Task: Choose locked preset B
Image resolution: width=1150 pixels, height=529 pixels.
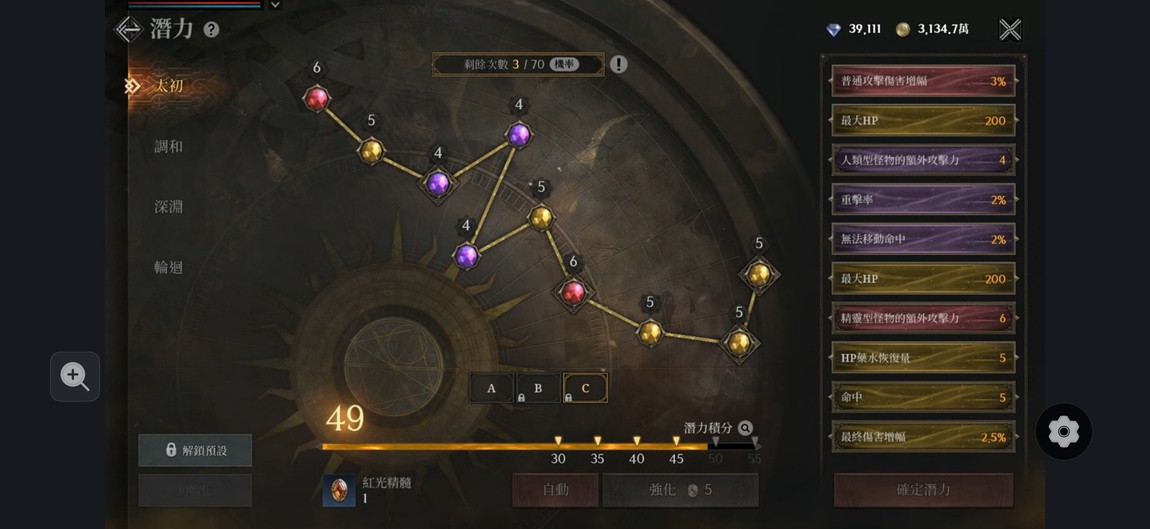Action: click(x=538, y=388)
